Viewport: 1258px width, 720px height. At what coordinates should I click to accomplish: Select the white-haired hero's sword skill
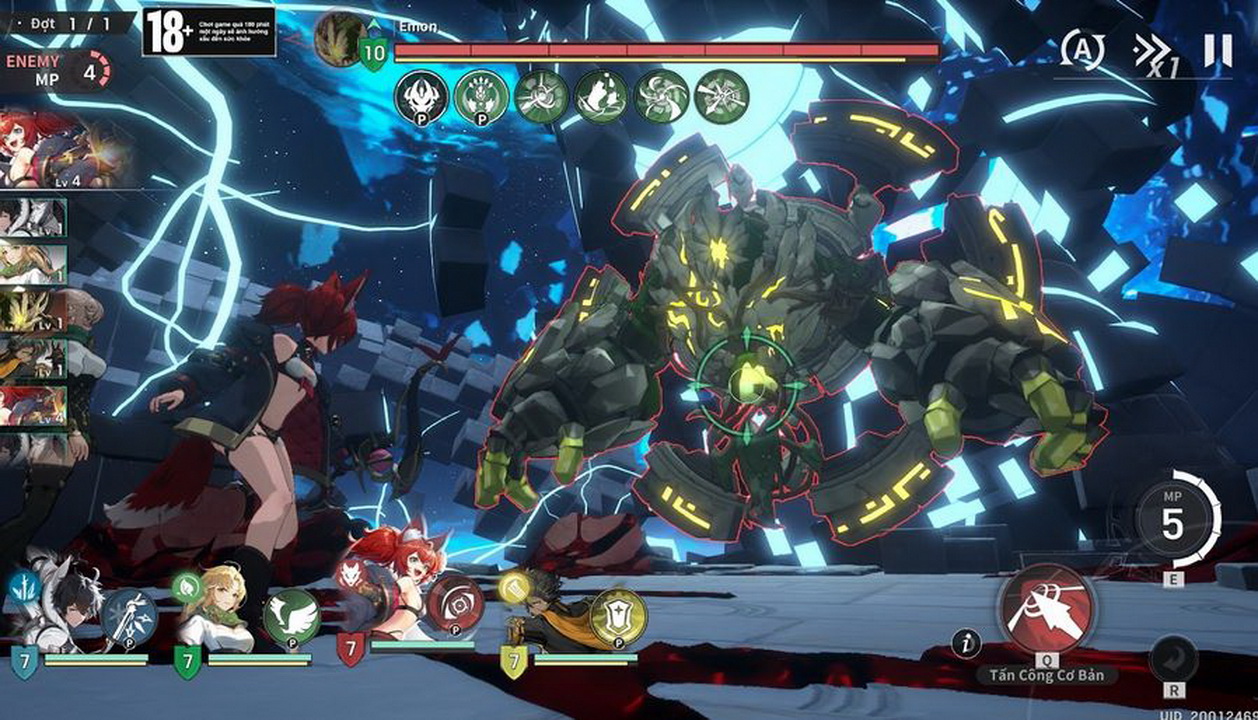(x=129, y=616)
